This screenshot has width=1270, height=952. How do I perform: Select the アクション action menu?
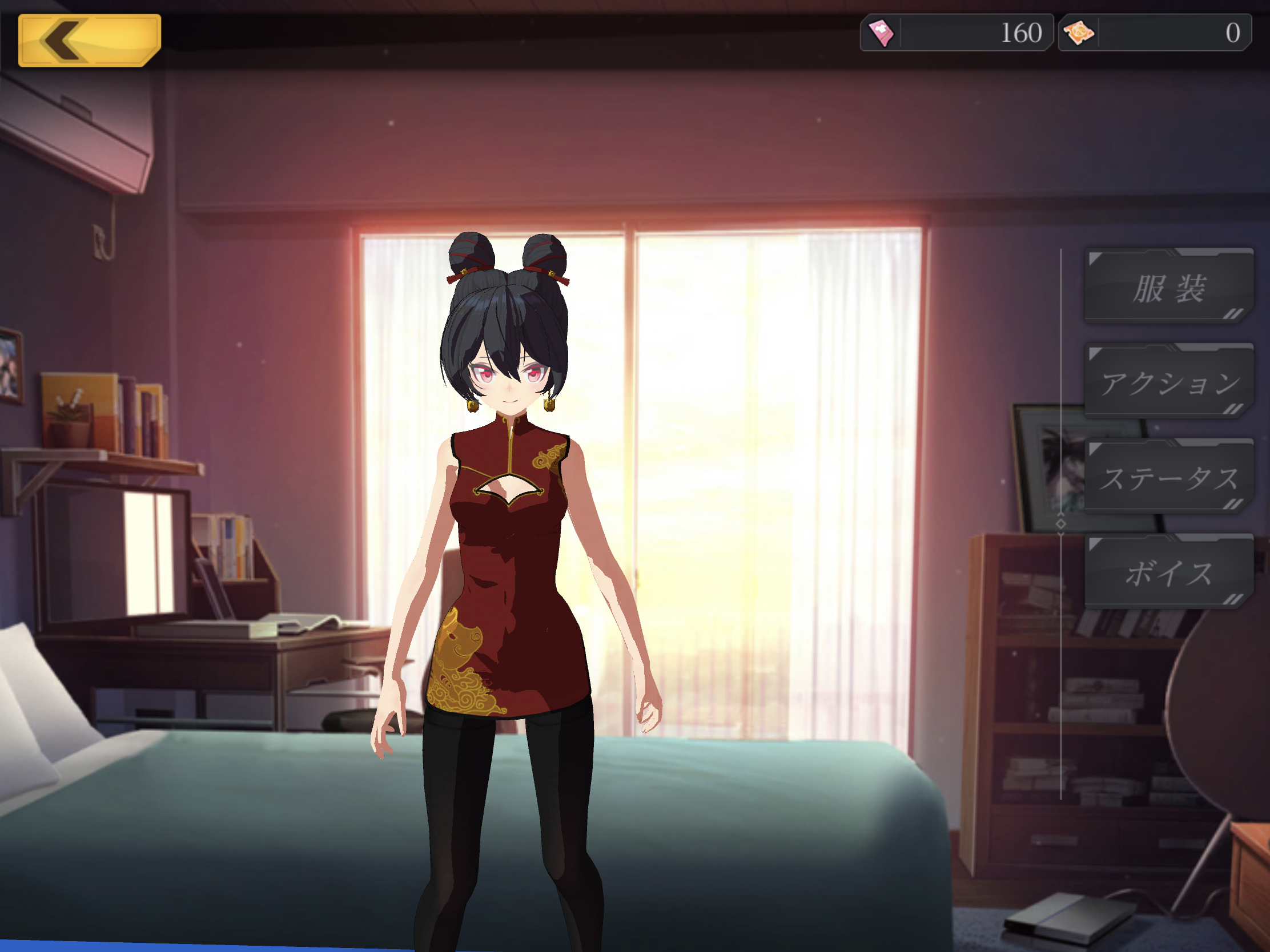click(1168, 382)
